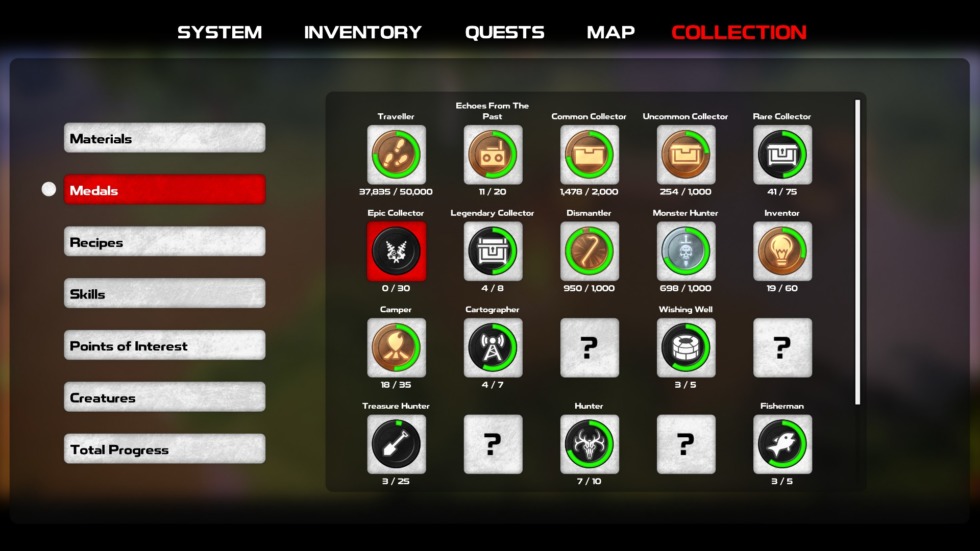
Task: Select the Traveller medal
Action: pyautogui.click(x=396, y=155)
